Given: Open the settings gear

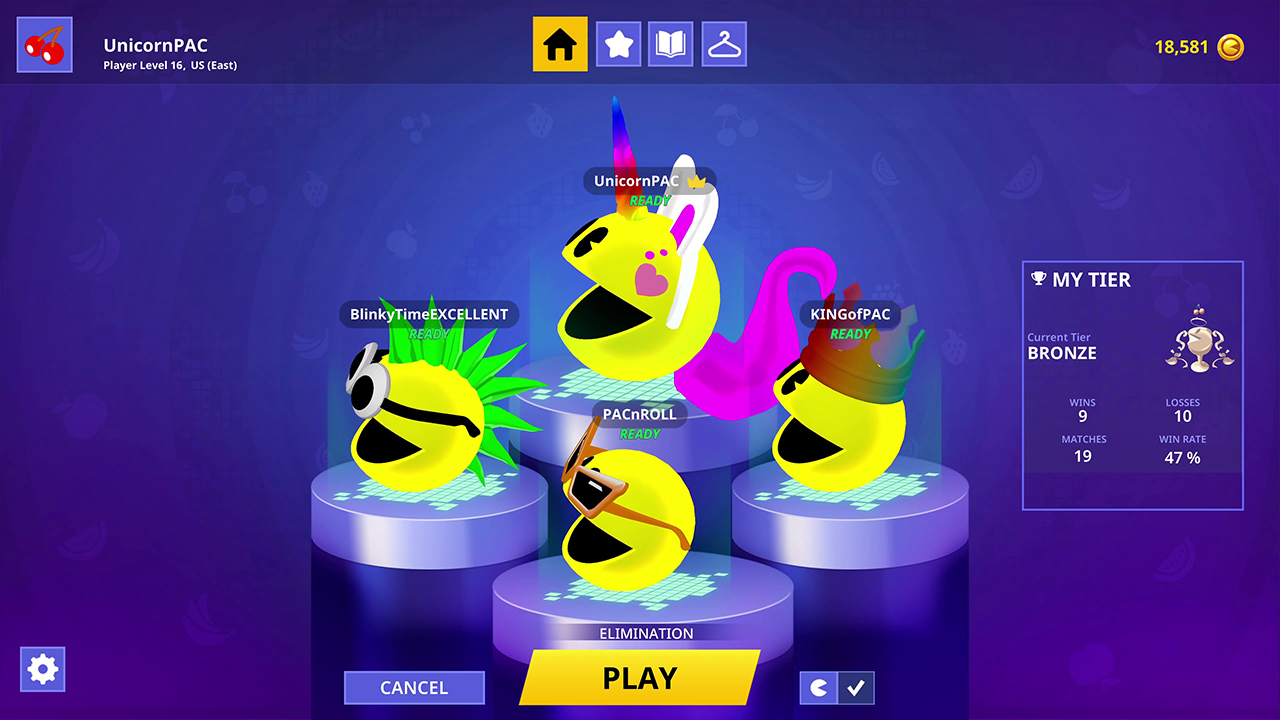Looking at the screenshot, I should tap(41, 669).
